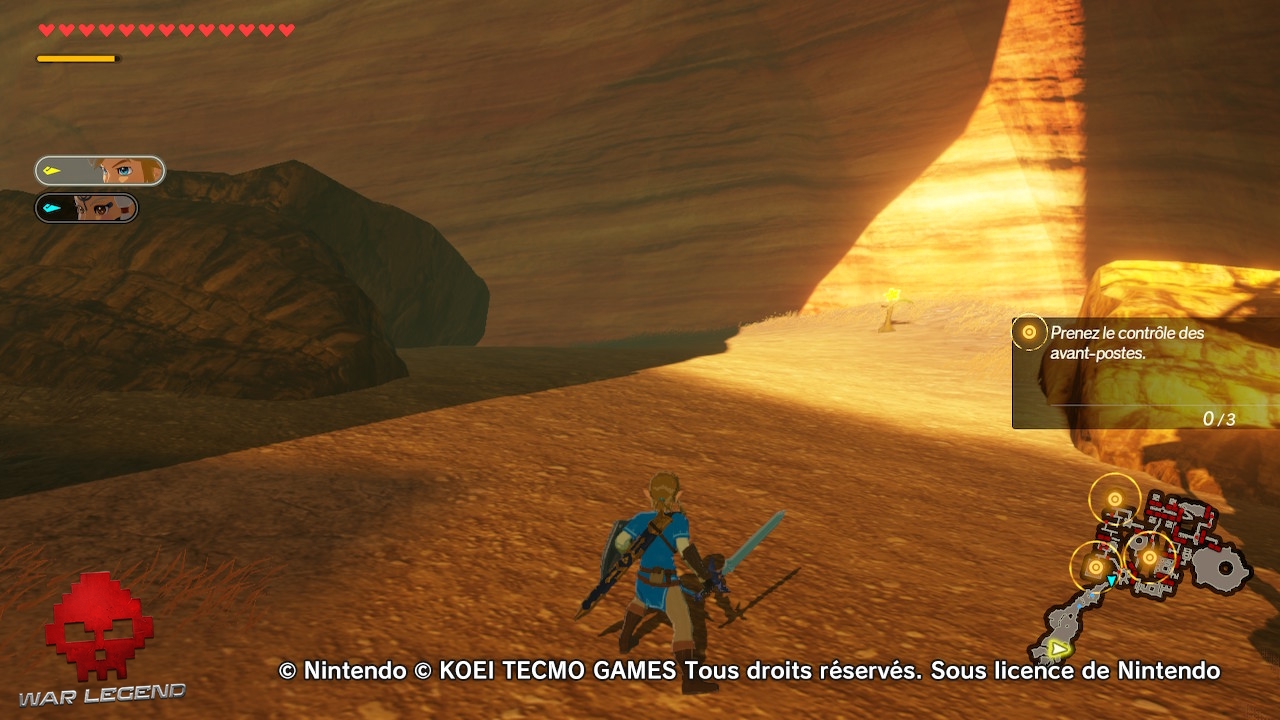The height and width of the screenshot is (720, 1280).
Task: Click the outpost objective icon beside mission text
Action: 1028,332
